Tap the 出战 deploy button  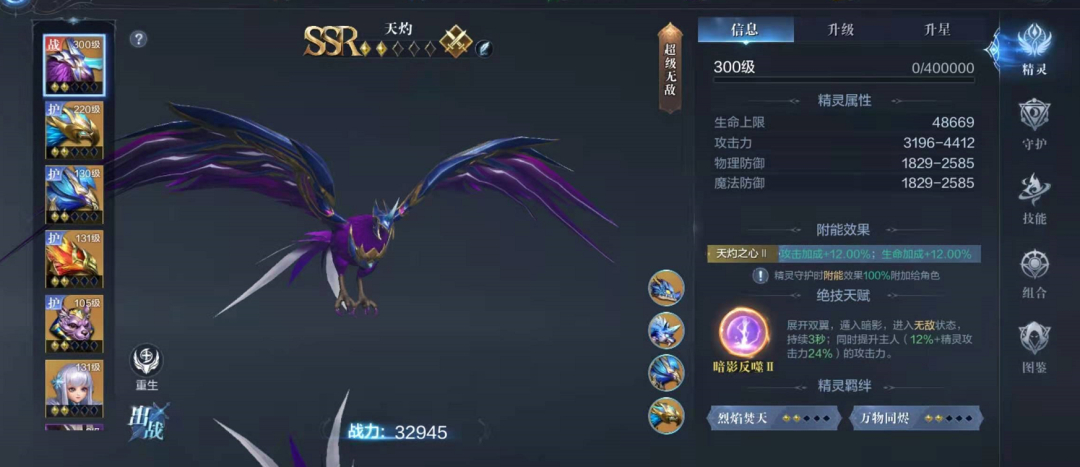click(x=147, y=421)
